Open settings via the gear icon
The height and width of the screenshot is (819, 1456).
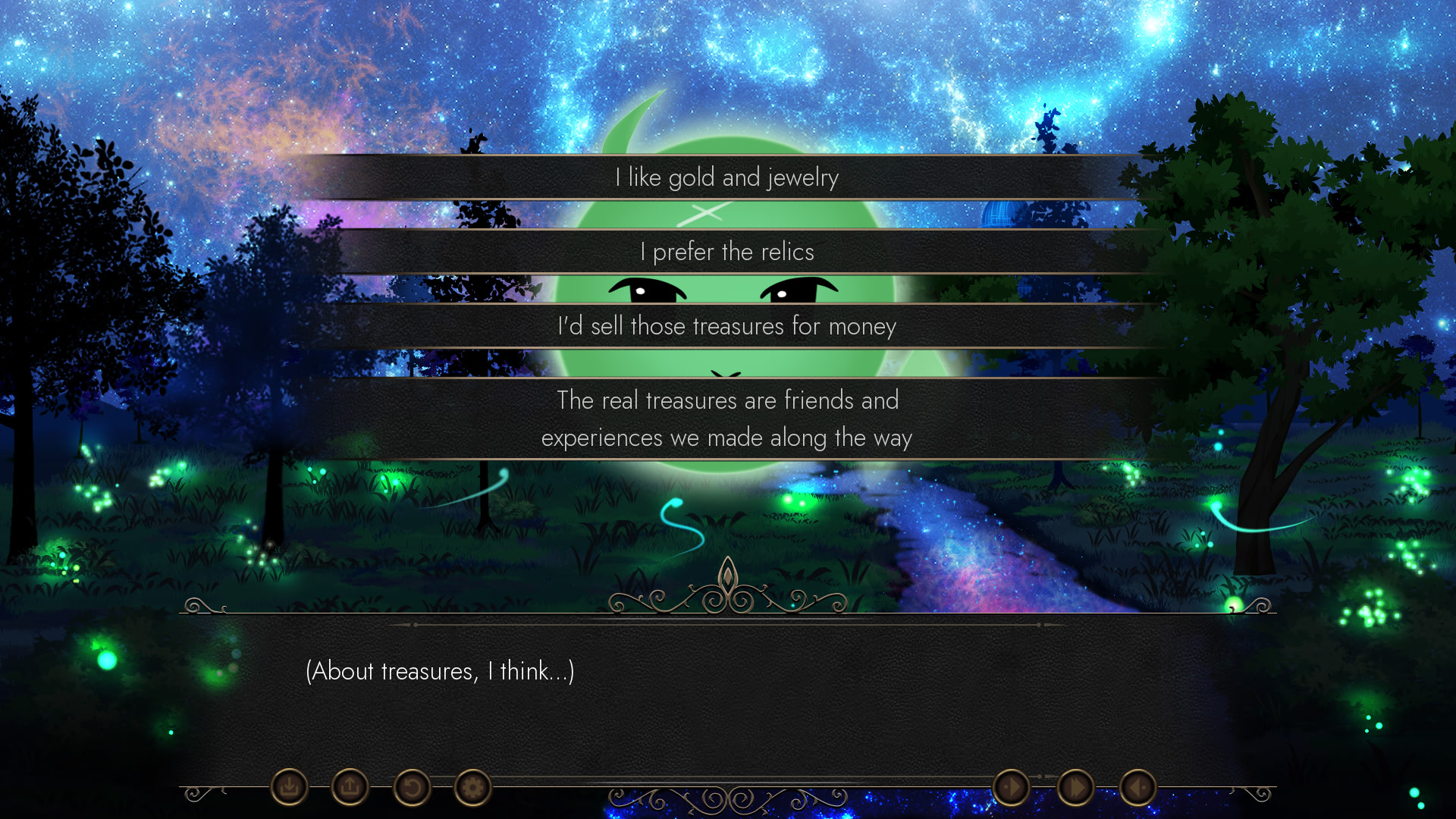click(473, 787)
